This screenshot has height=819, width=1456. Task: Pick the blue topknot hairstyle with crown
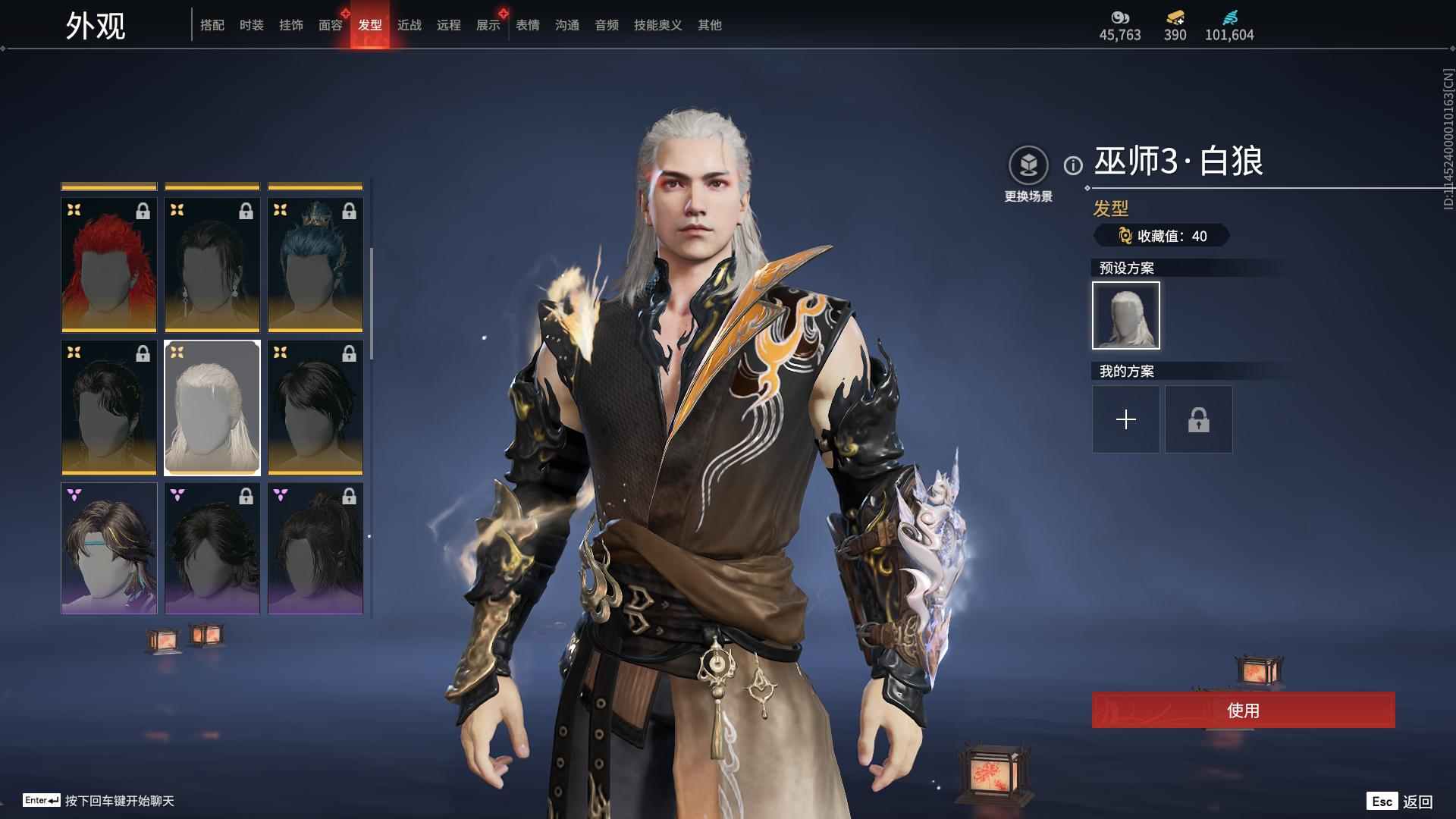[x=315, y=265]
